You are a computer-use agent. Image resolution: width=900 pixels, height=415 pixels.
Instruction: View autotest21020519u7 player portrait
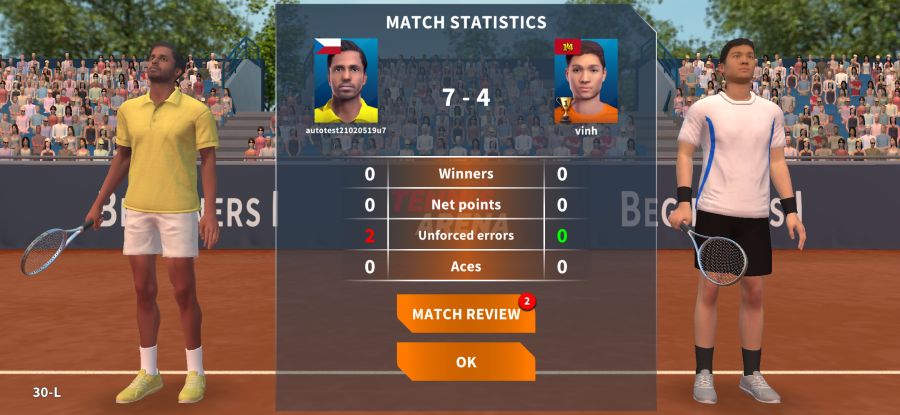pos(346,81)
